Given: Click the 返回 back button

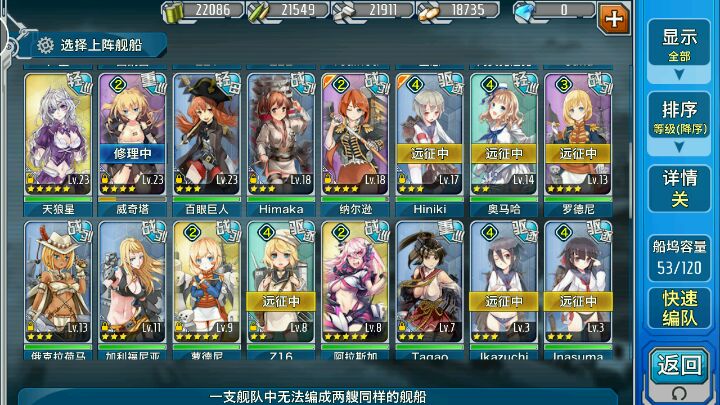Looking at the screenshot, I should (680, 369).
